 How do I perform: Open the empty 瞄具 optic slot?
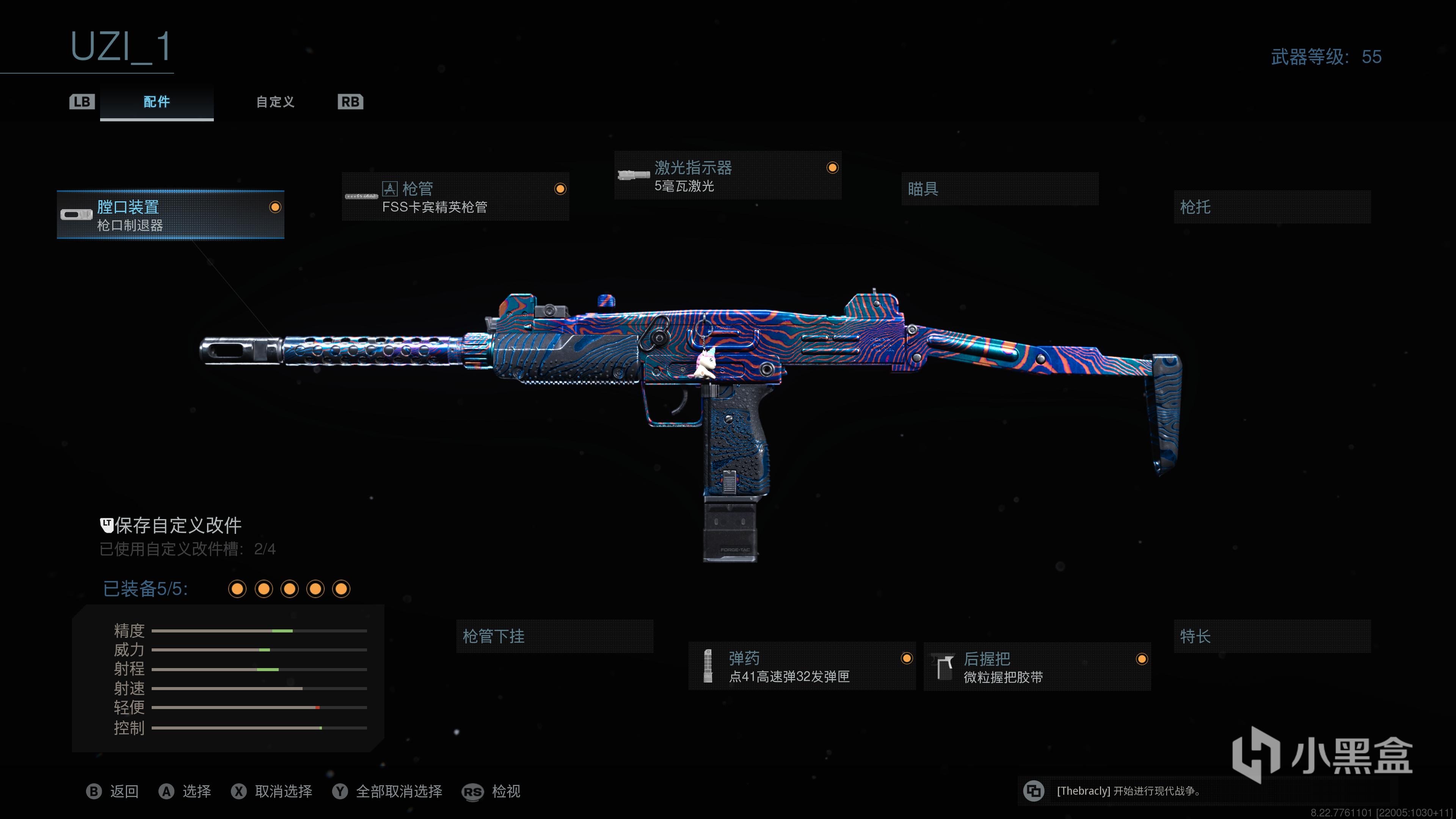tap(999, 189)
